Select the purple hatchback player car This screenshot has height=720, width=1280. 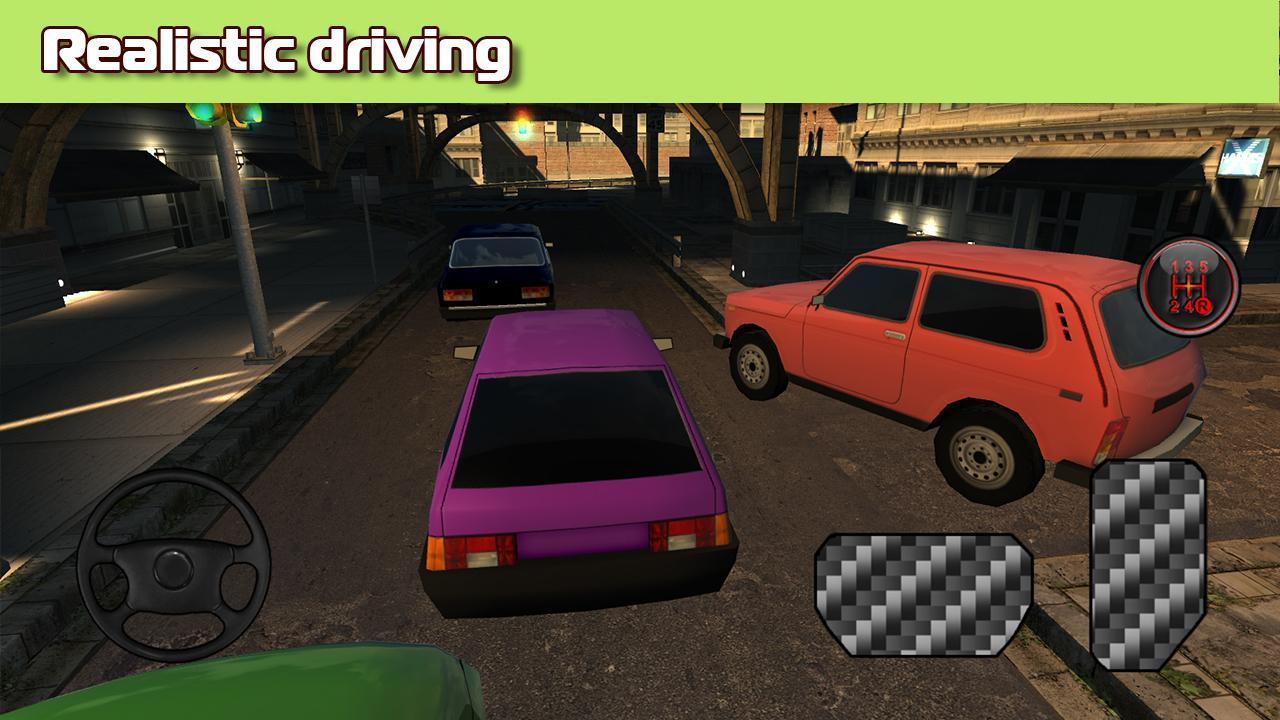(x=580, y=460)
